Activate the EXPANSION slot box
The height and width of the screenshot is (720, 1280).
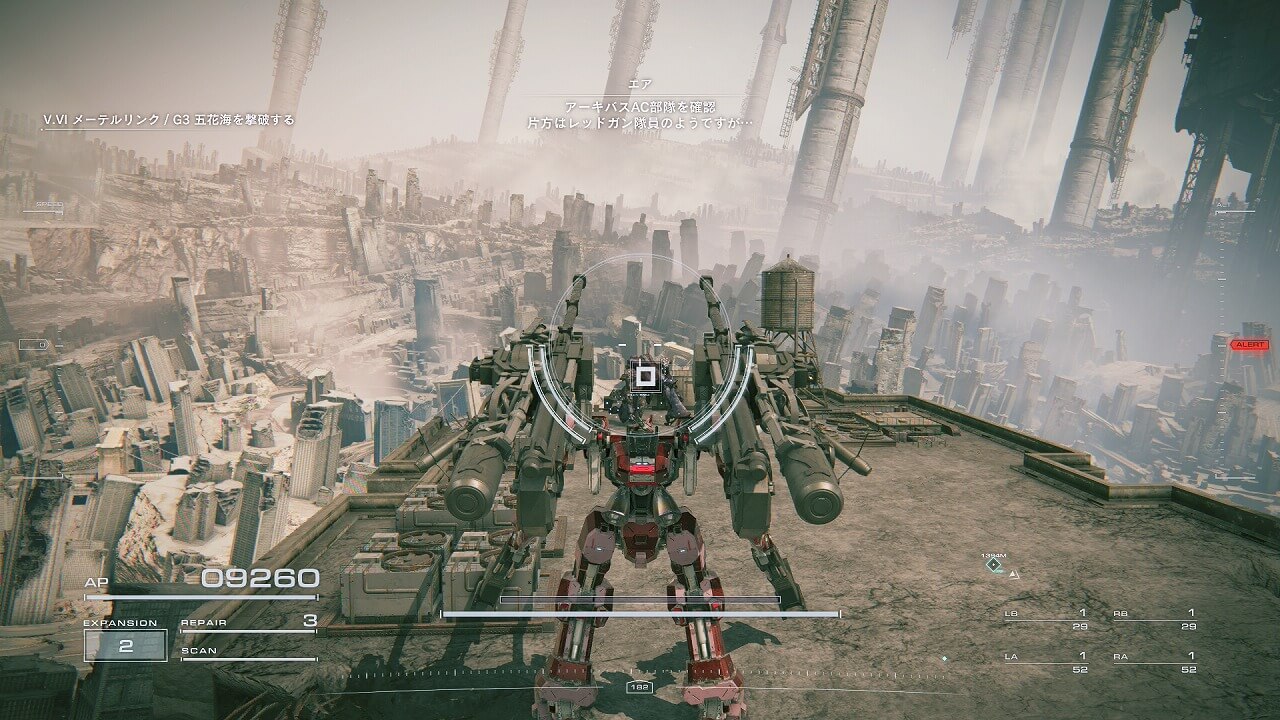125,646
